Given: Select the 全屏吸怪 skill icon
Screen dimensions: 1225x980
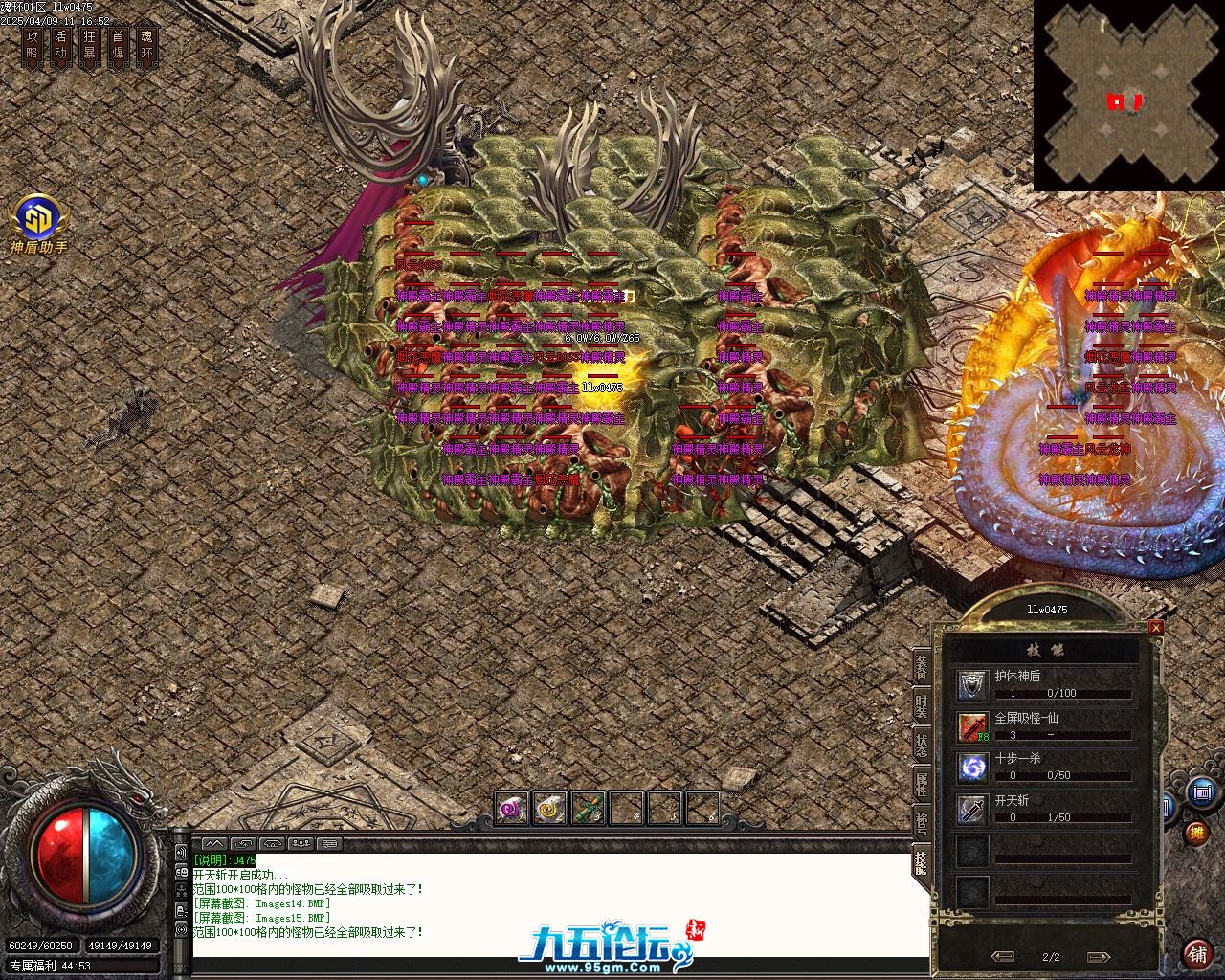Looking at the screenshot, I should pyautogui.click(x=973, y=726).
